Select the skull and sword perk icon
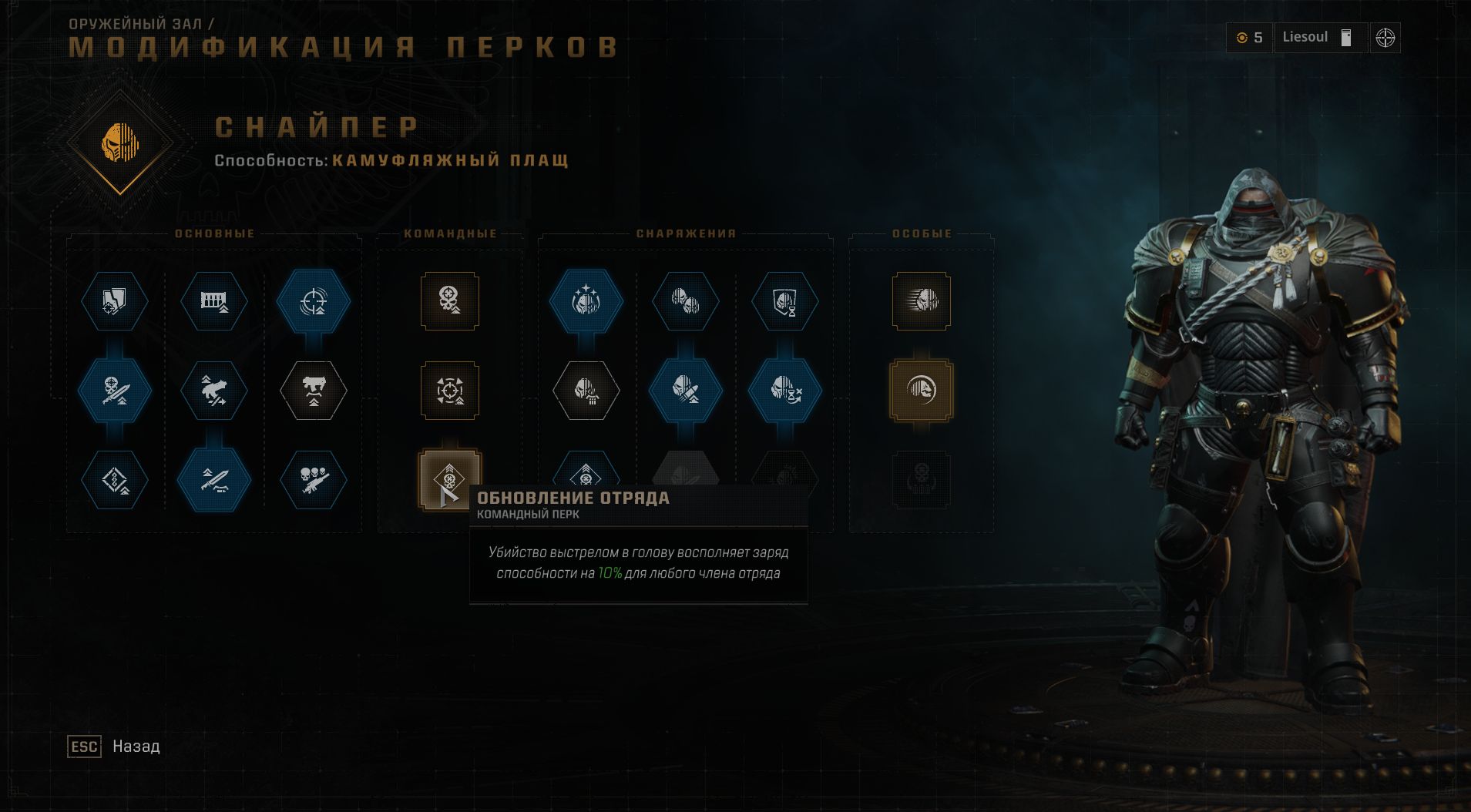The image size is (1471, 812). [x=114, y=391]
